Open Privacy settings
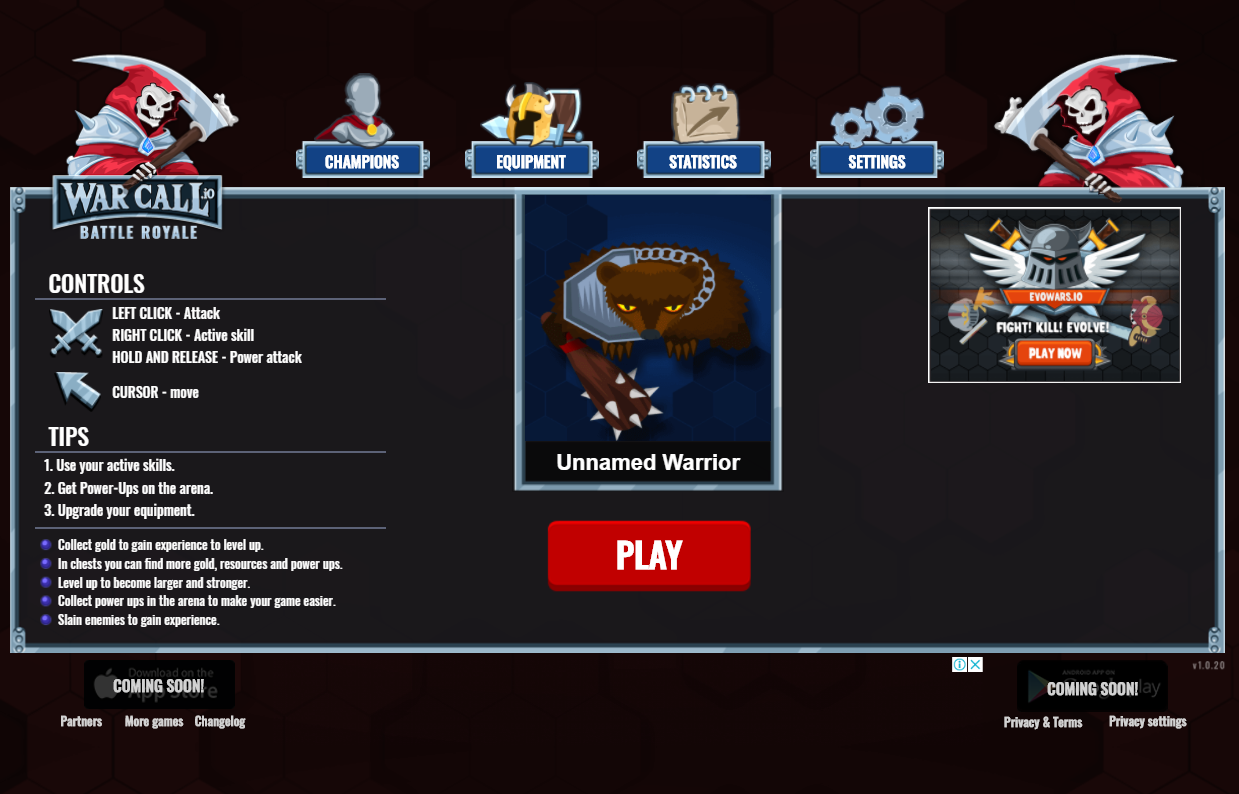This screenshot has width=1239, height=794. [x=1147, y=721]
